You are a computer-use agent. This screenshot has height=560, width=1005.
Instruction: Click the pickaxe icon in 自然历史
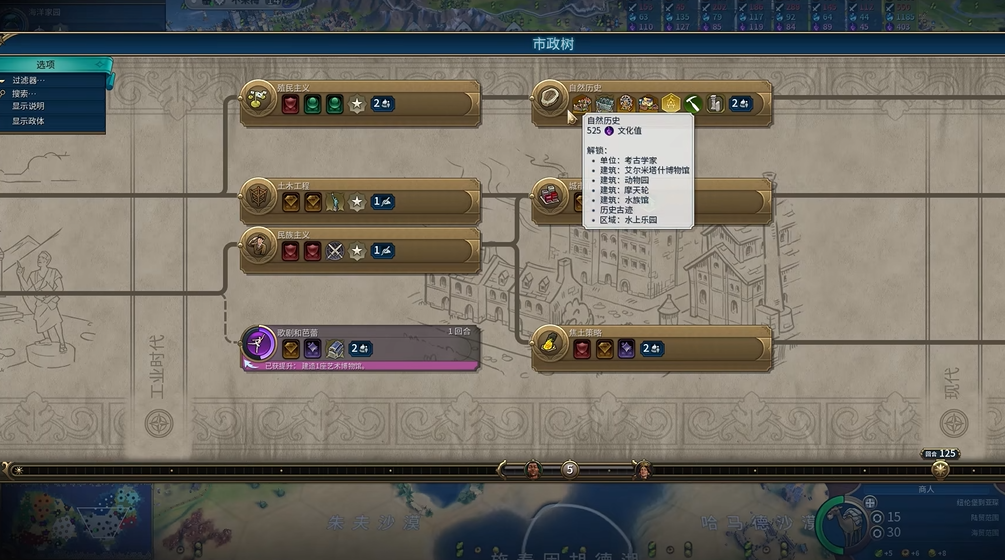click(693, 103)
